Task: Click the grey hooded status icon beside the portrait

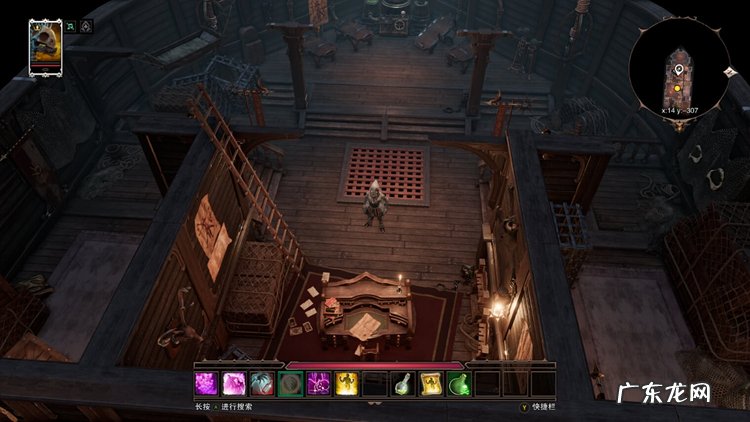Action: (x=86, y=26)
